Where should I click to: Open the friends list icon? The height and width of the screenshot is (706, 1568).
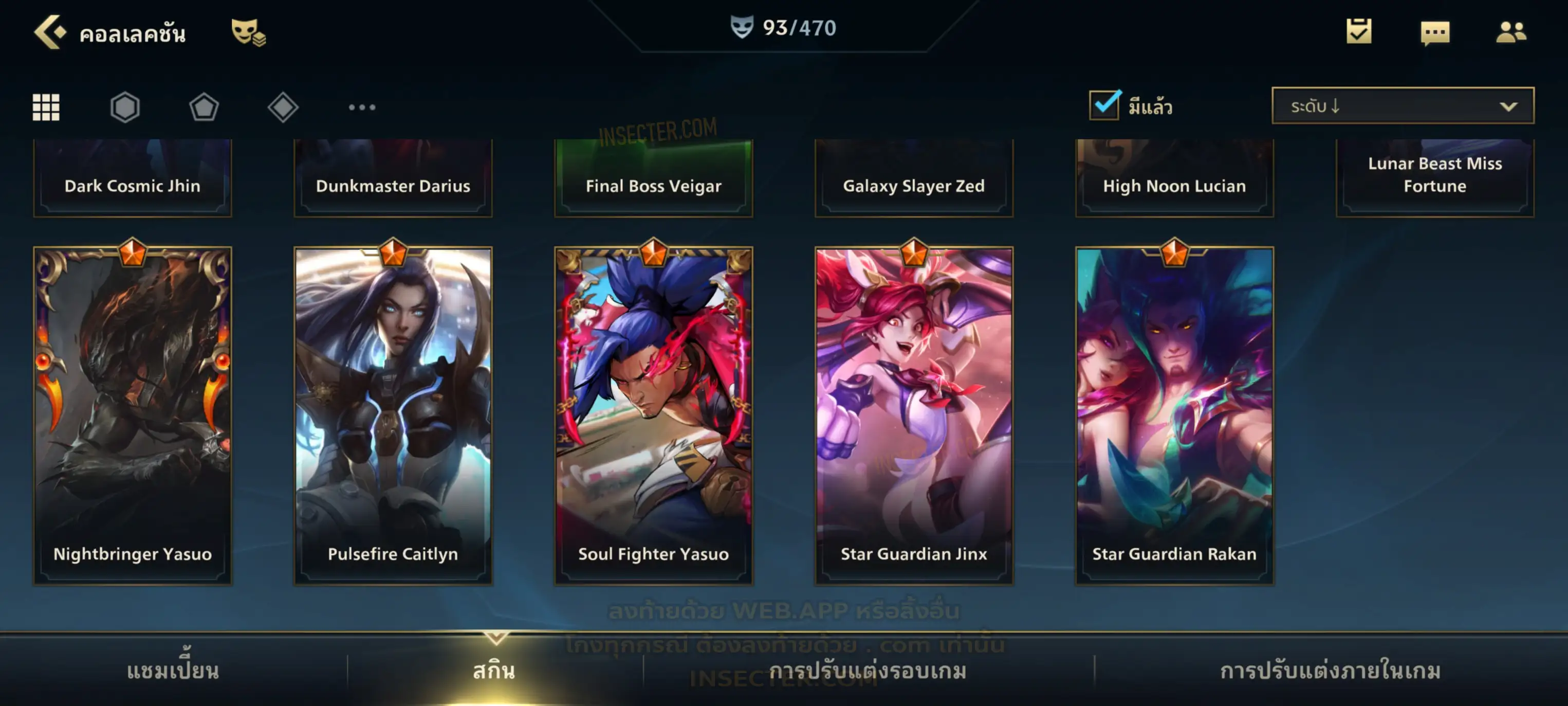(1510, 32)
